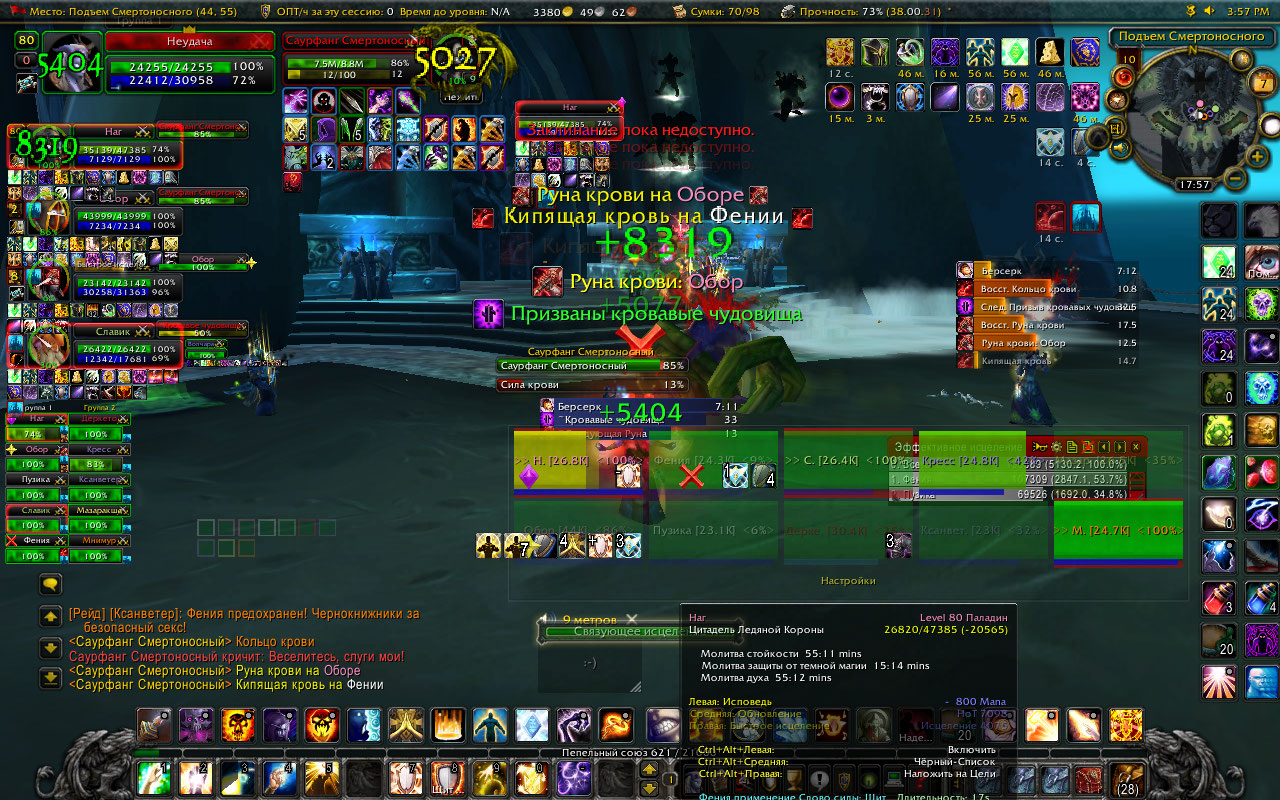Image resolution: width=1280 pixels, height=800 pixels.
Task: Click the sound speaker icon by the clock
Action: pos(1208,11)
